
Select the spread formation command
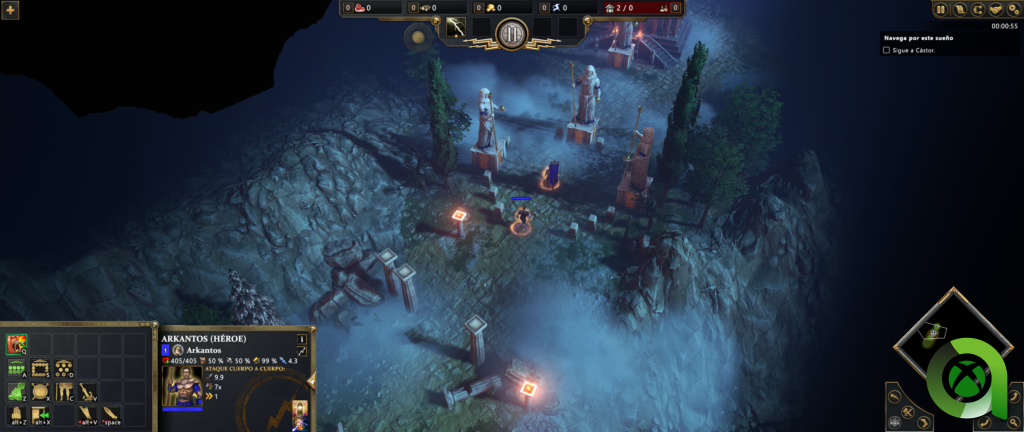[64, 369]
